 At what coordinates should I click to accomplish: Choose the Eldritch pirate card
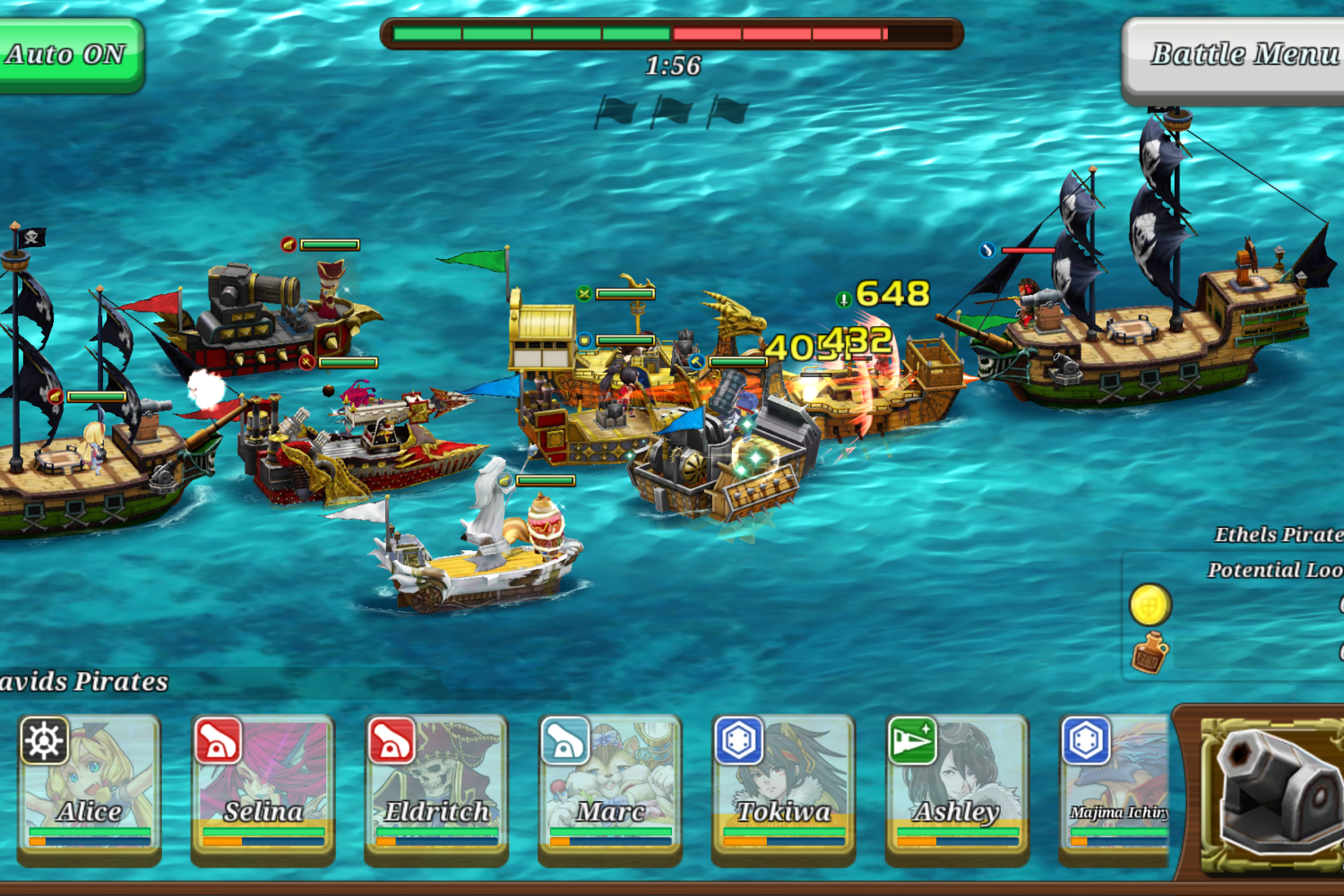tap(436, 788)
